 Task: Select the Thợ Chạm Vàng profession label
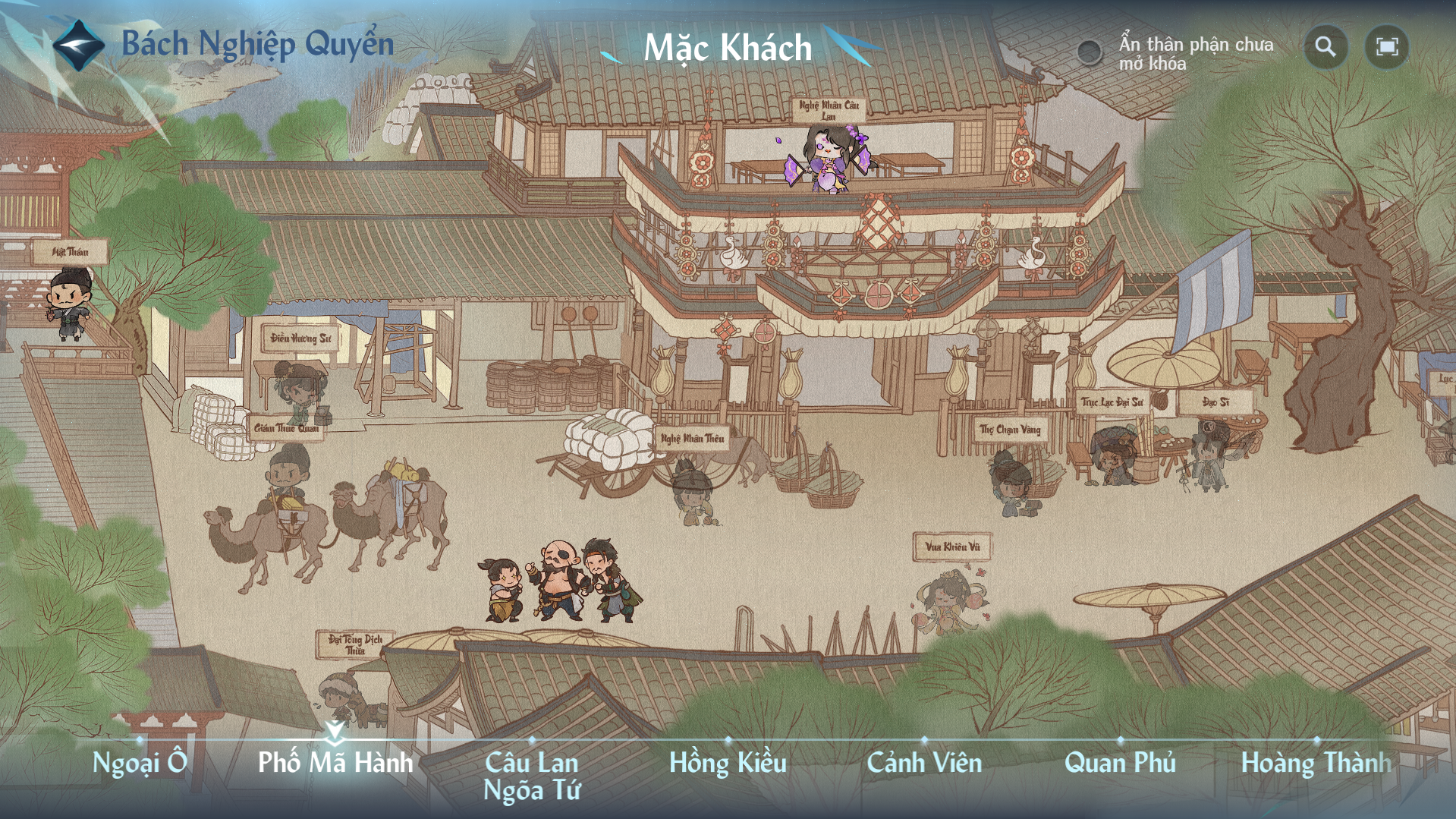[1010, 430]
